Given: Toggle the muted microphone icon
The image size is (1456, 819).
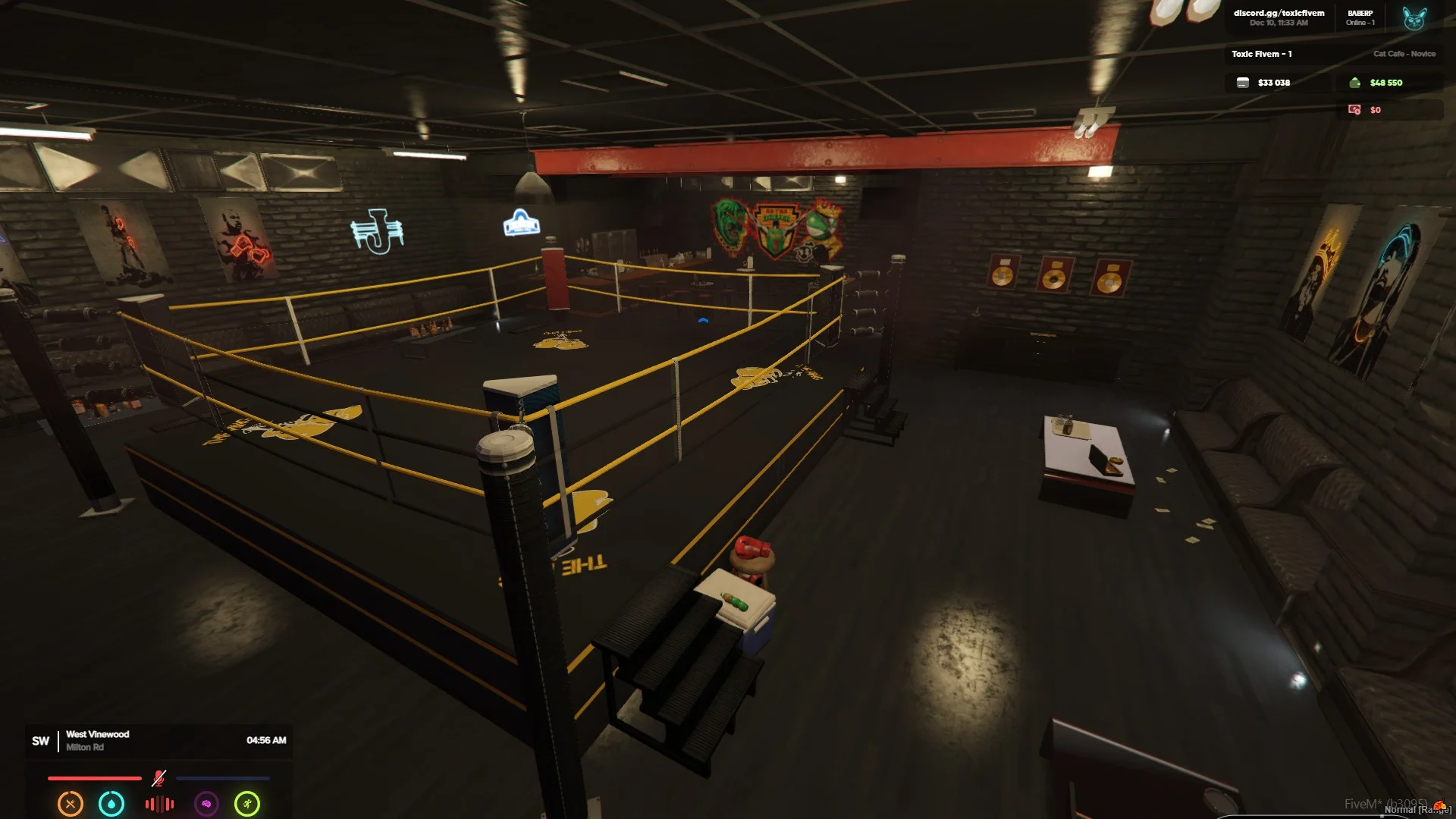Looking at the screenshot, I should pyautogui.click(x=158, y=778).
